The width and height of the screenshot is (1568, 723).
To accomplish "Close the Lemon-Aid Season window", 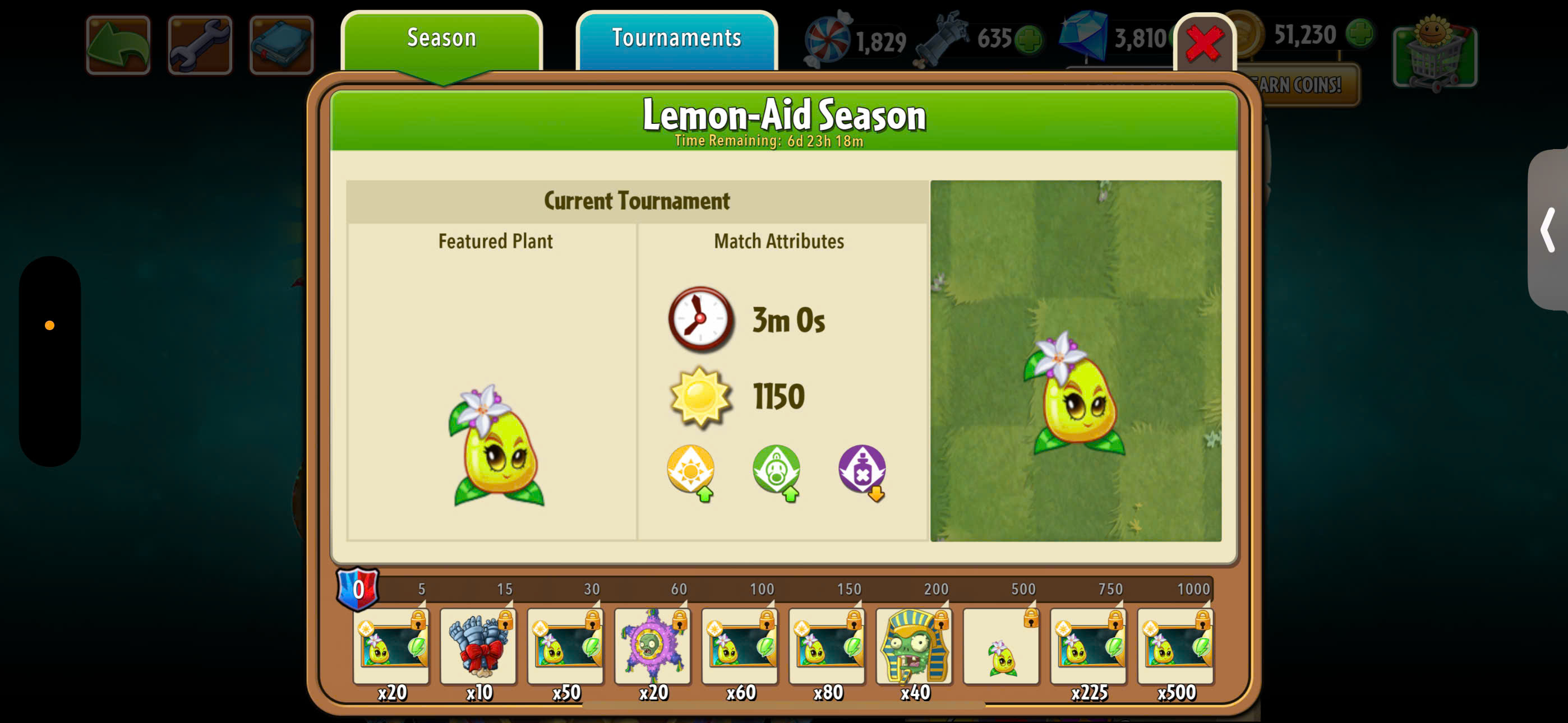I will [x=1204, y=44].
